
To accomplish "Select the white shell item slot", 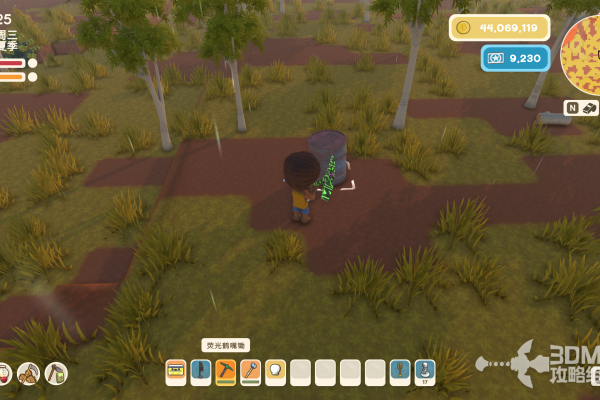I will (x=275, y=372).
